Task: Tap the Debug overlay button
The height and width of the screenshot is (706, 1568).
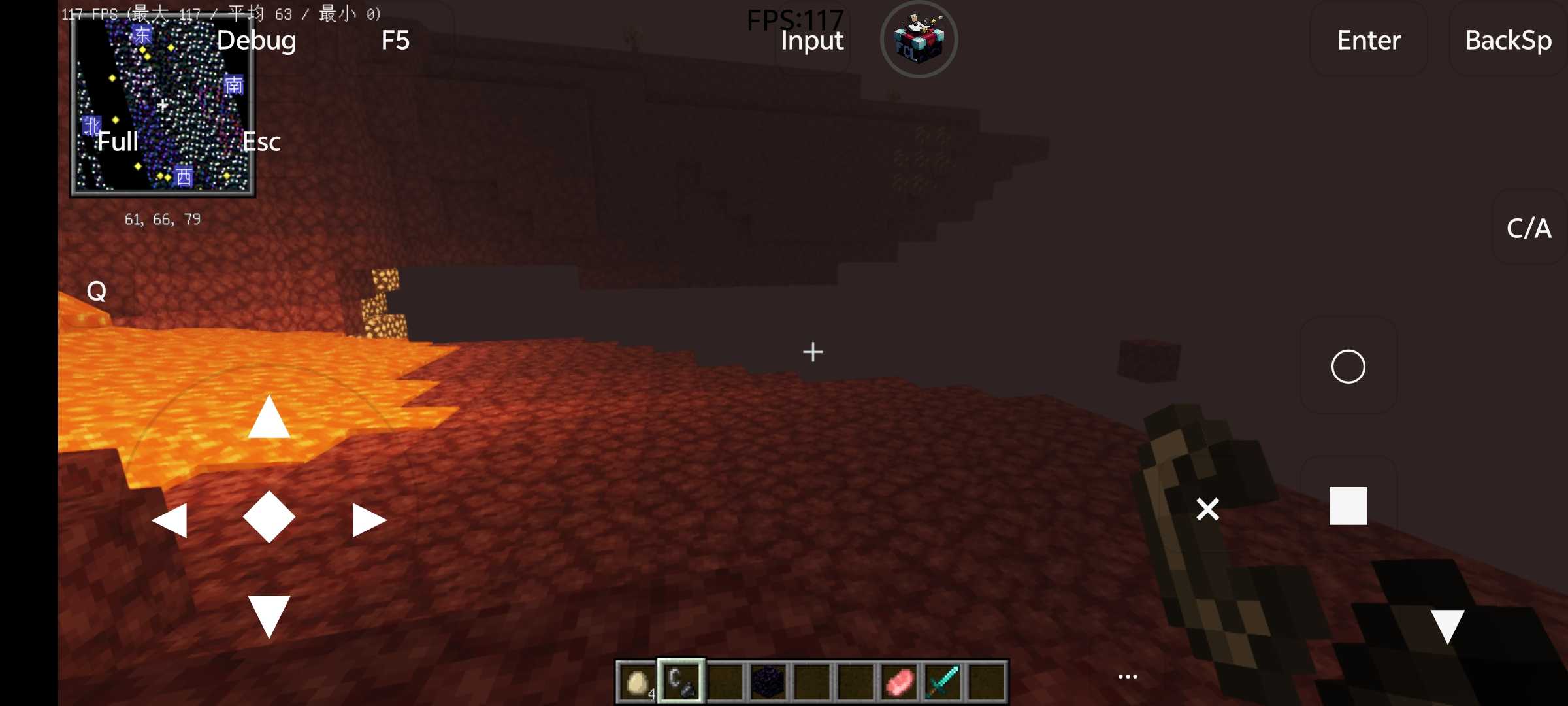Action: pos(256,41)
